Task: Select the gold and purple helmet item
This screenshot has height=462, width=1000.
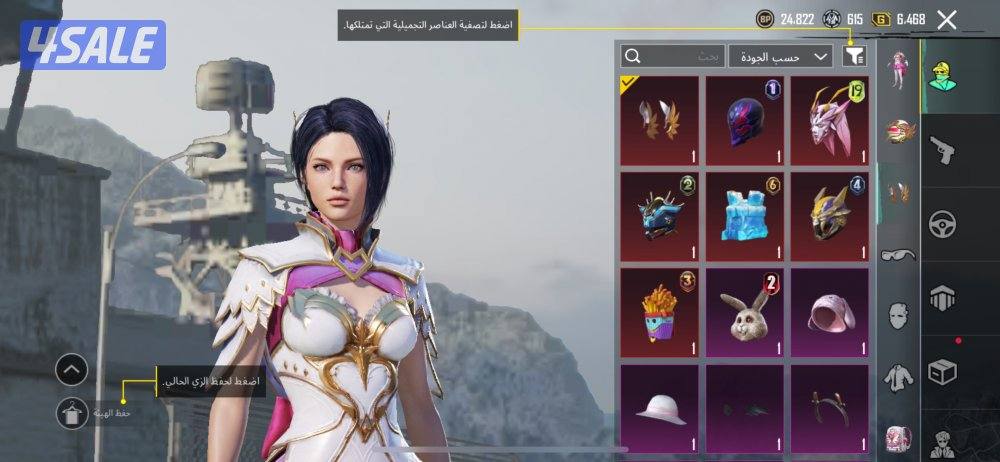Action: (x=830, y=215)
